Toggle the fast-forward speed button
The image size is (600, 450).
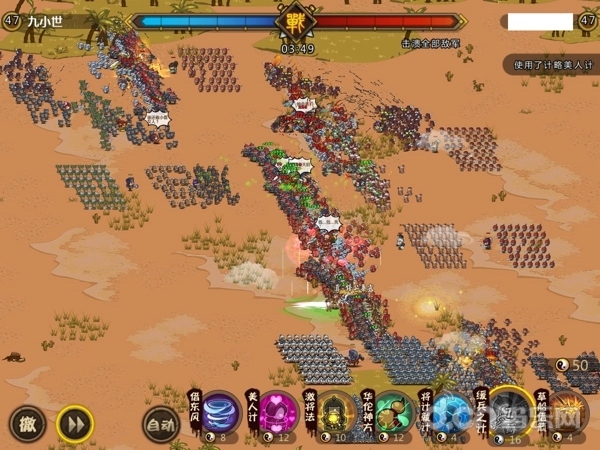click(74, 423)
